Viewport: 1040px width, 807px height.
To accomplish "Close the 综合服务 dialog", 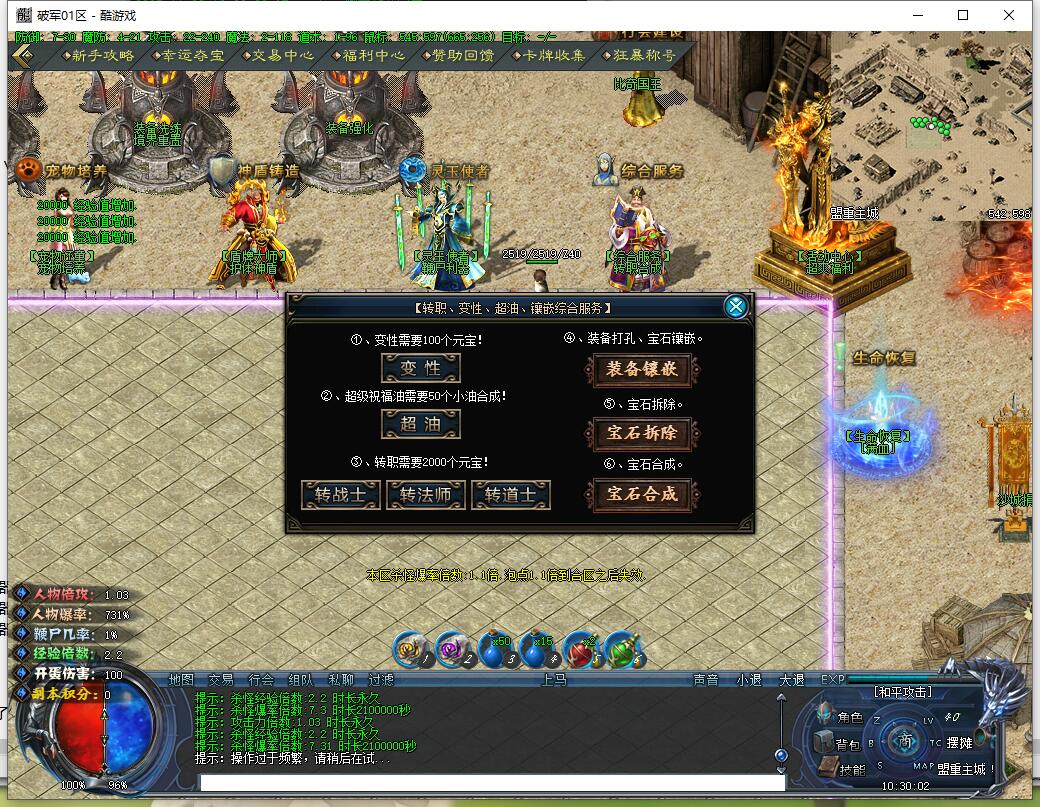I will (736, 307).
